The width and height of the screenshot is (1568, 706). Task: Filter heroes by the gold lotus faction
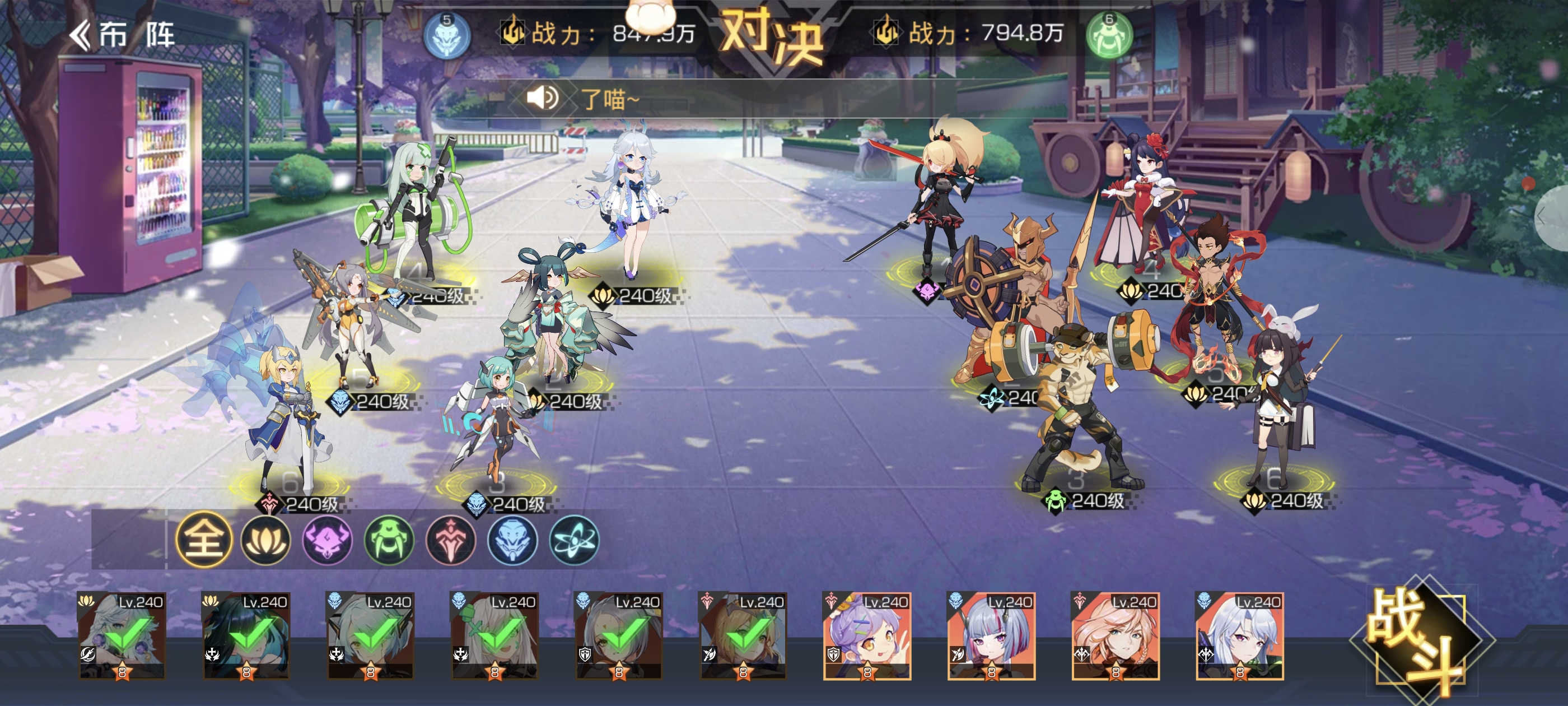click(265, 539)
